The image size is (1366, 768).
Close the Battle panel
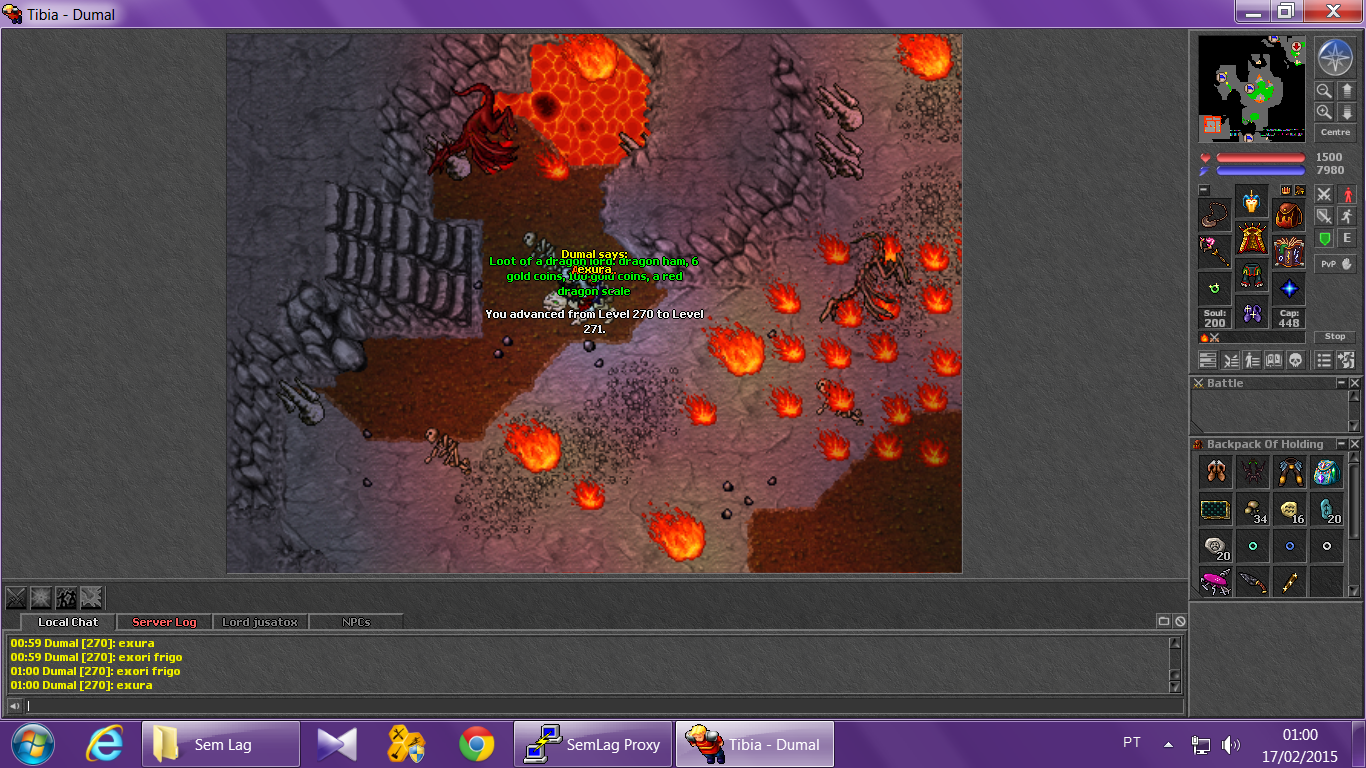coord(1355,383)
